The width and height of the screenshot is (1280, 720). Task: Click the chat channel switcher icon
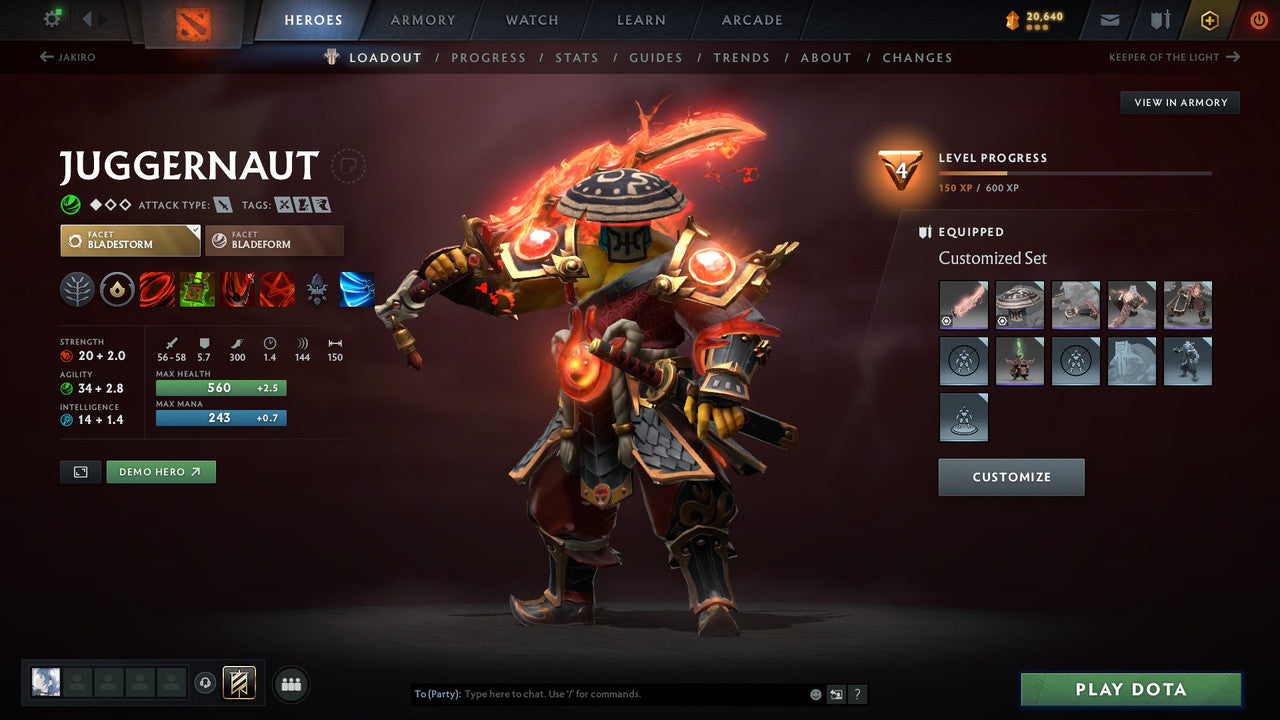(837, 693)
